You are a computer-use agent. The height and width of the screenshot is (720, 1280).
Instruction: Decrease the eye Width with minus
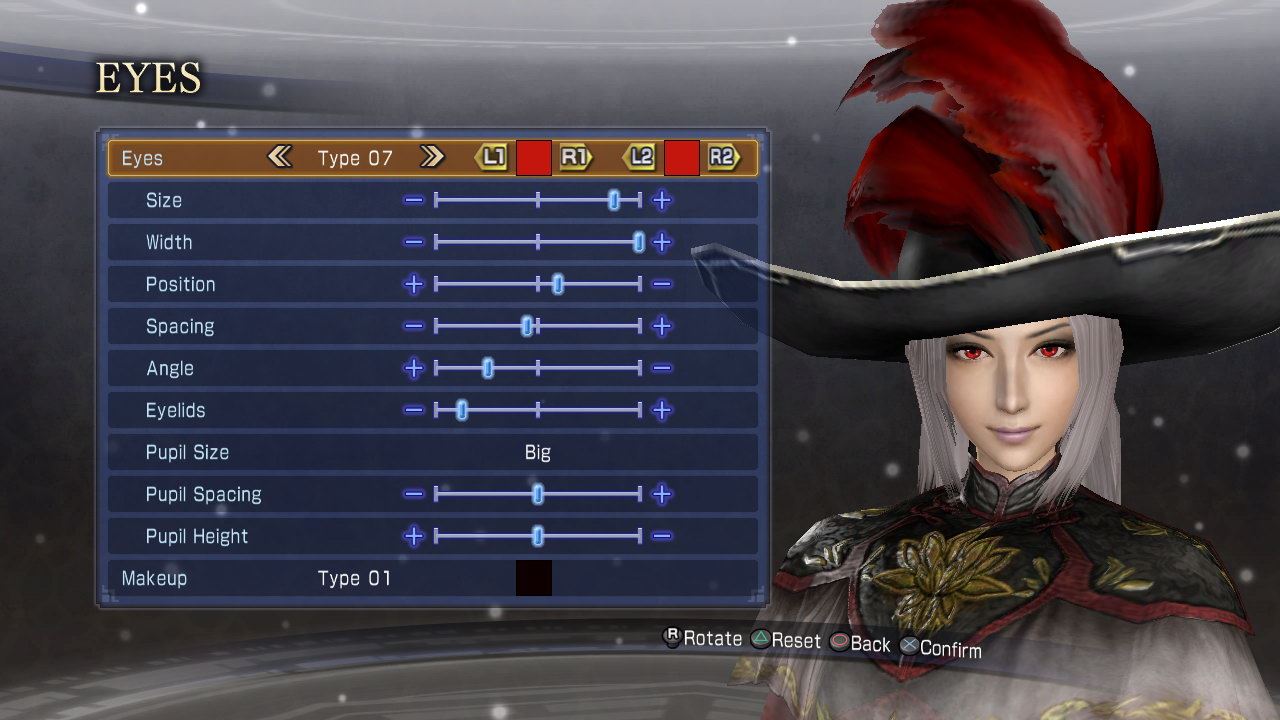413,242
